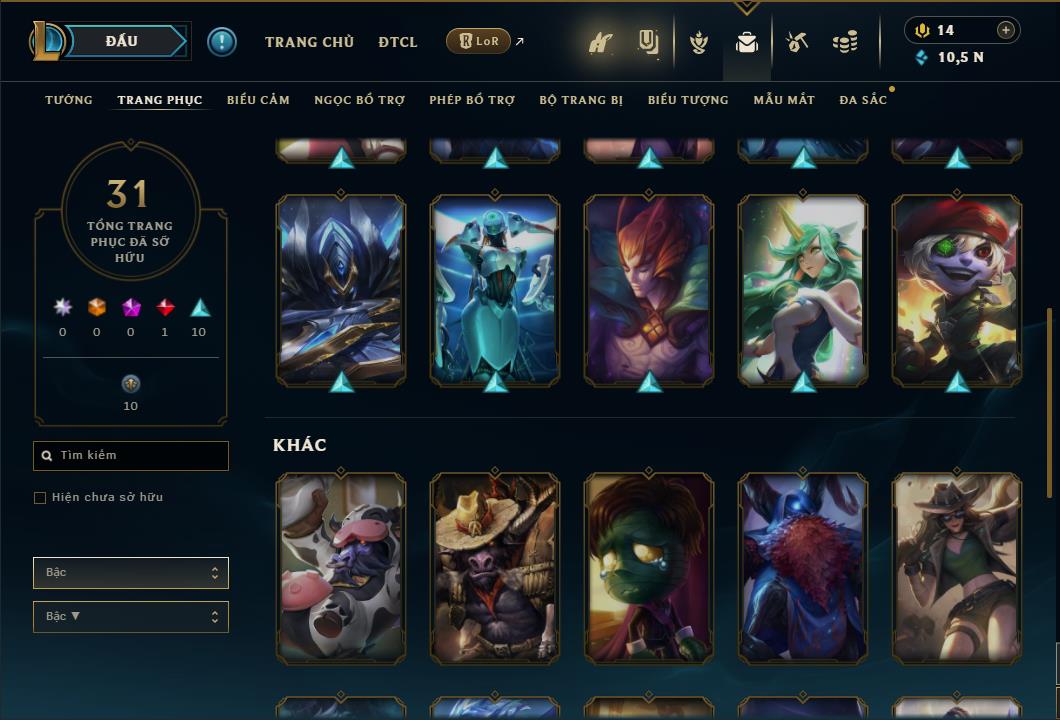Choose the crying Amumu skin card
The image size is (1060, 720).
649,567
